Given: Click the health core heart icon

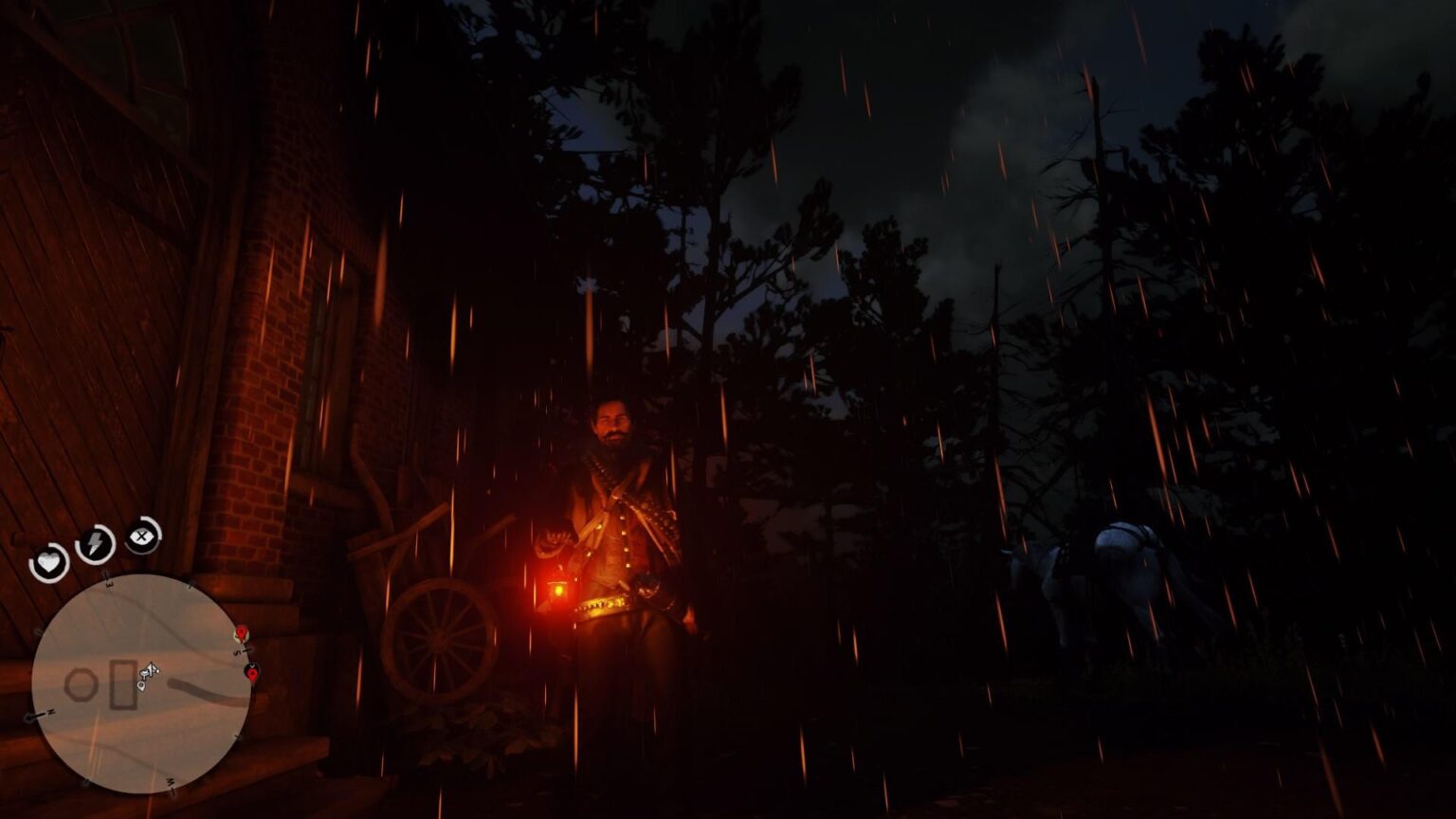Looking at the screenshot, I should tap(49, 561).
